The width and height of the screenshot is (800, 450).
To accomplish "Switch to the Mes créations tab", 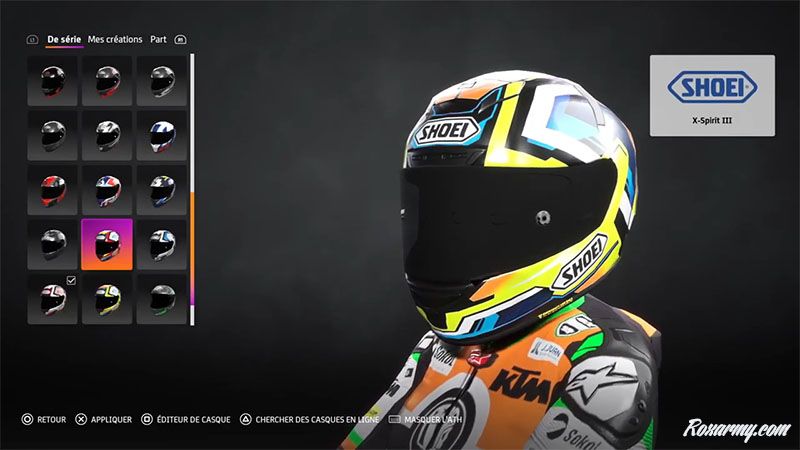I will (x=115, y=39).
